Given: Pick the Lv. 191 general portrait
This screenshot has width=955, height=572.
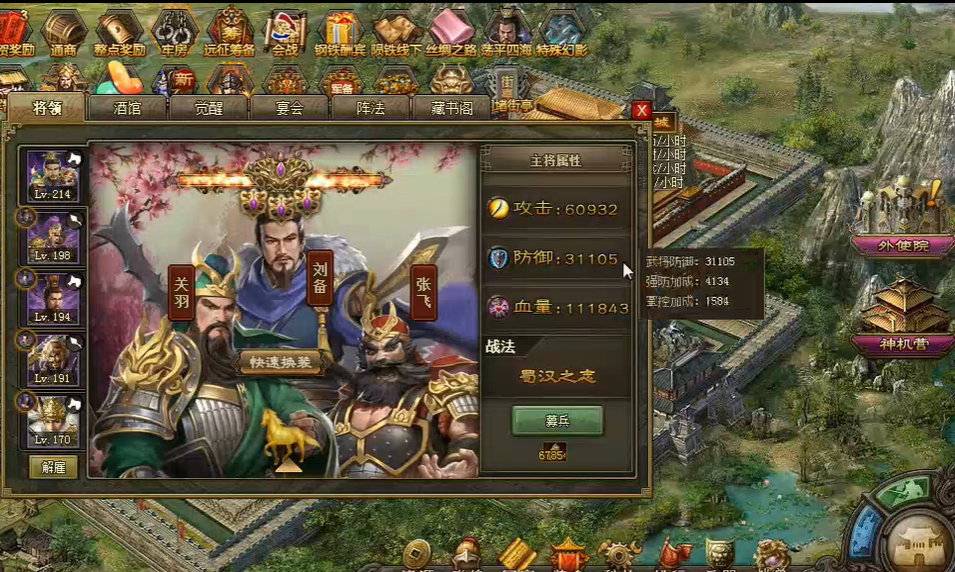Looking at the screenshot, I should (53, 357).
